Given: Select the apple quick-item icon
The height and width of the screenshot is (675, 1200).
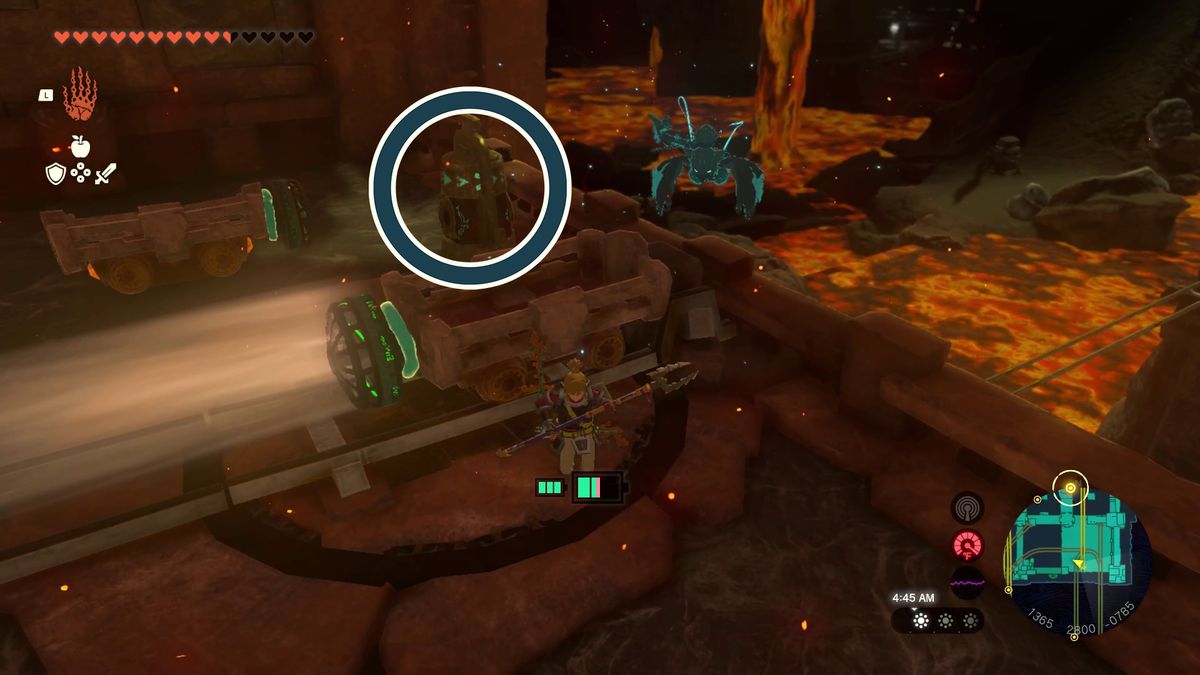Looking at the screenshot, I should click(81, 146).
